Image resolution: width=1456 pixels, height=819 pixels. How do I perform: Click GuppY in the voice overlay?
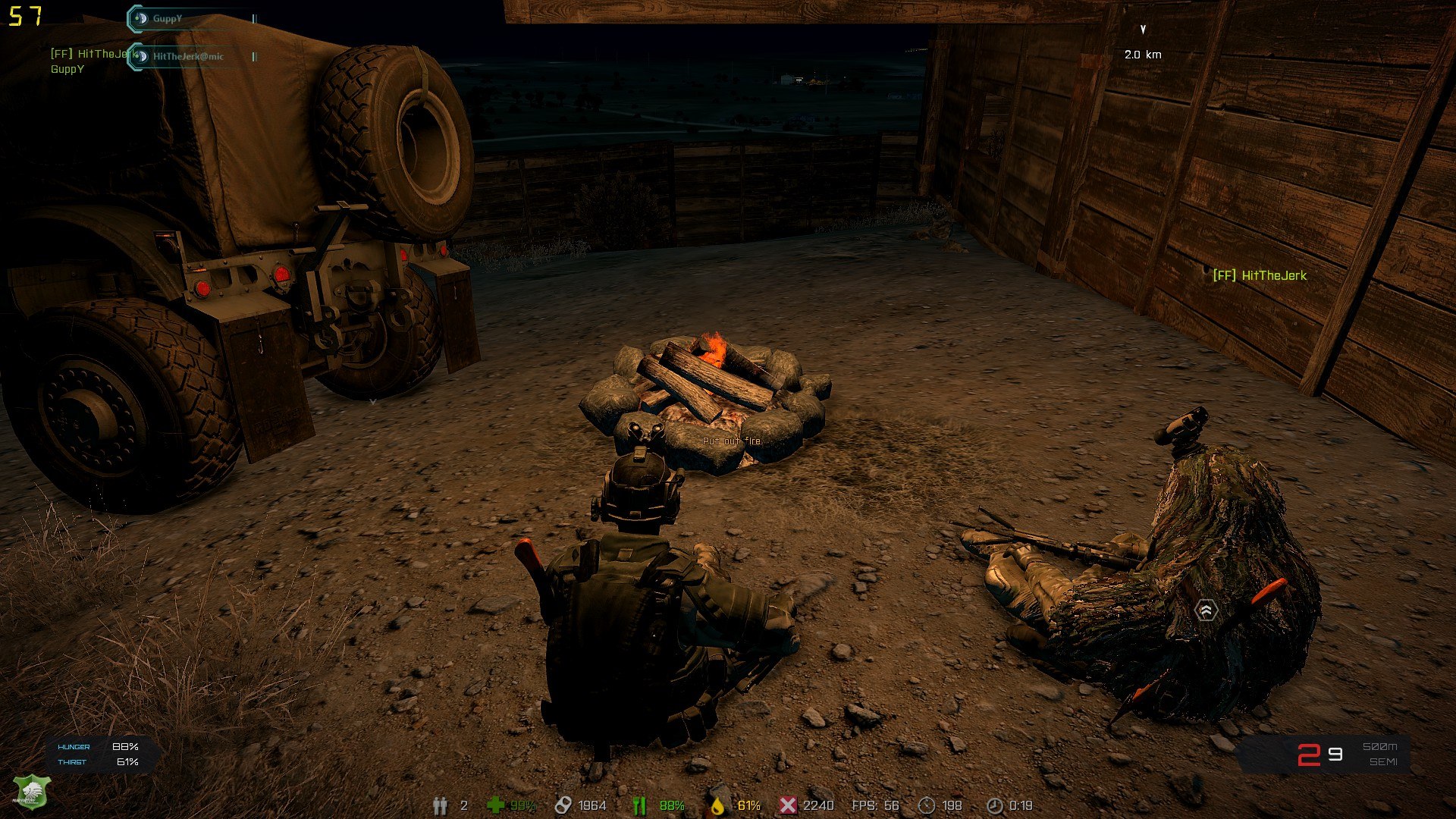pos(167,19)
